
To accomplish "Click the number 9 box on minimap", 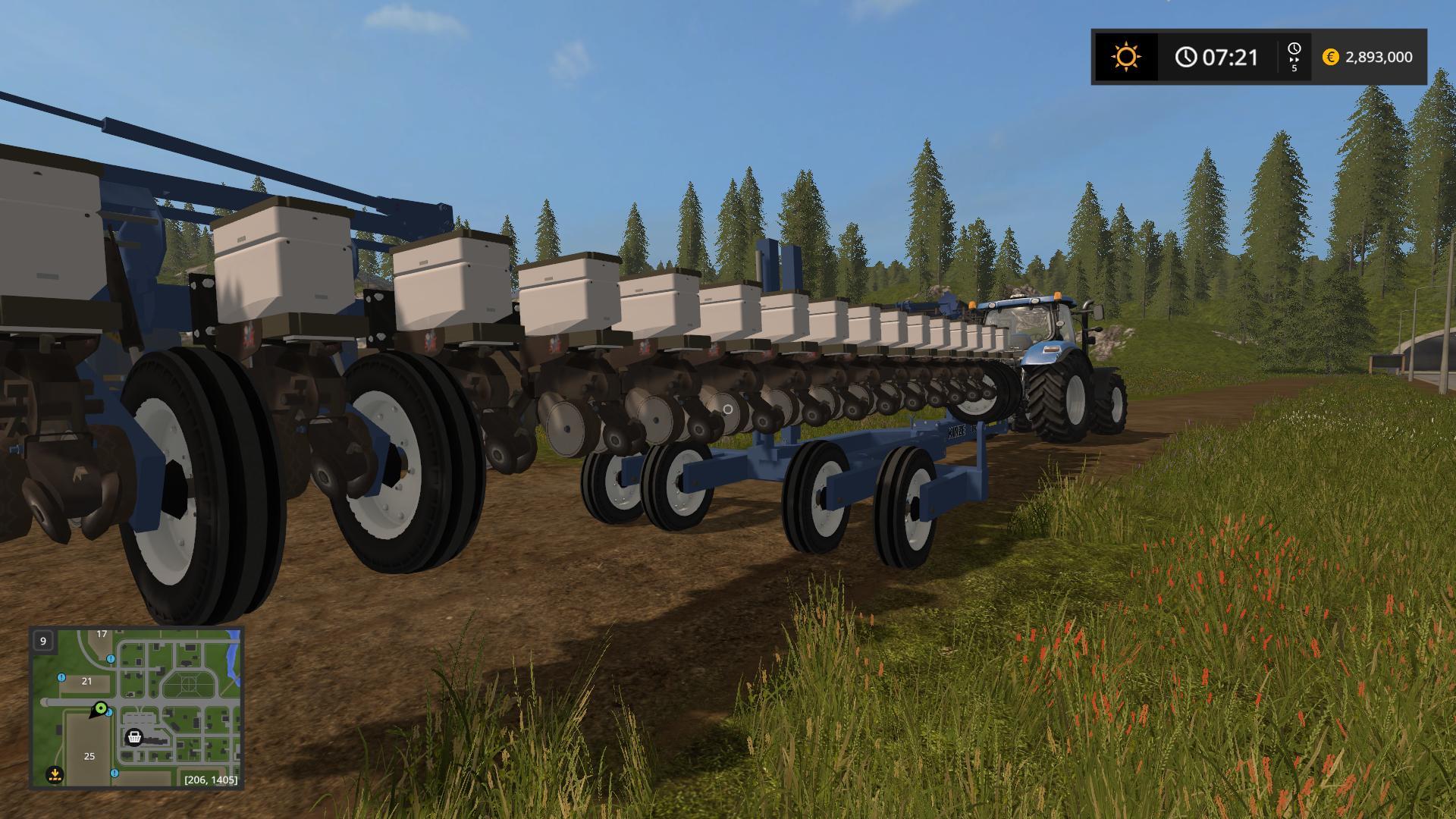I will coord(43,641).
